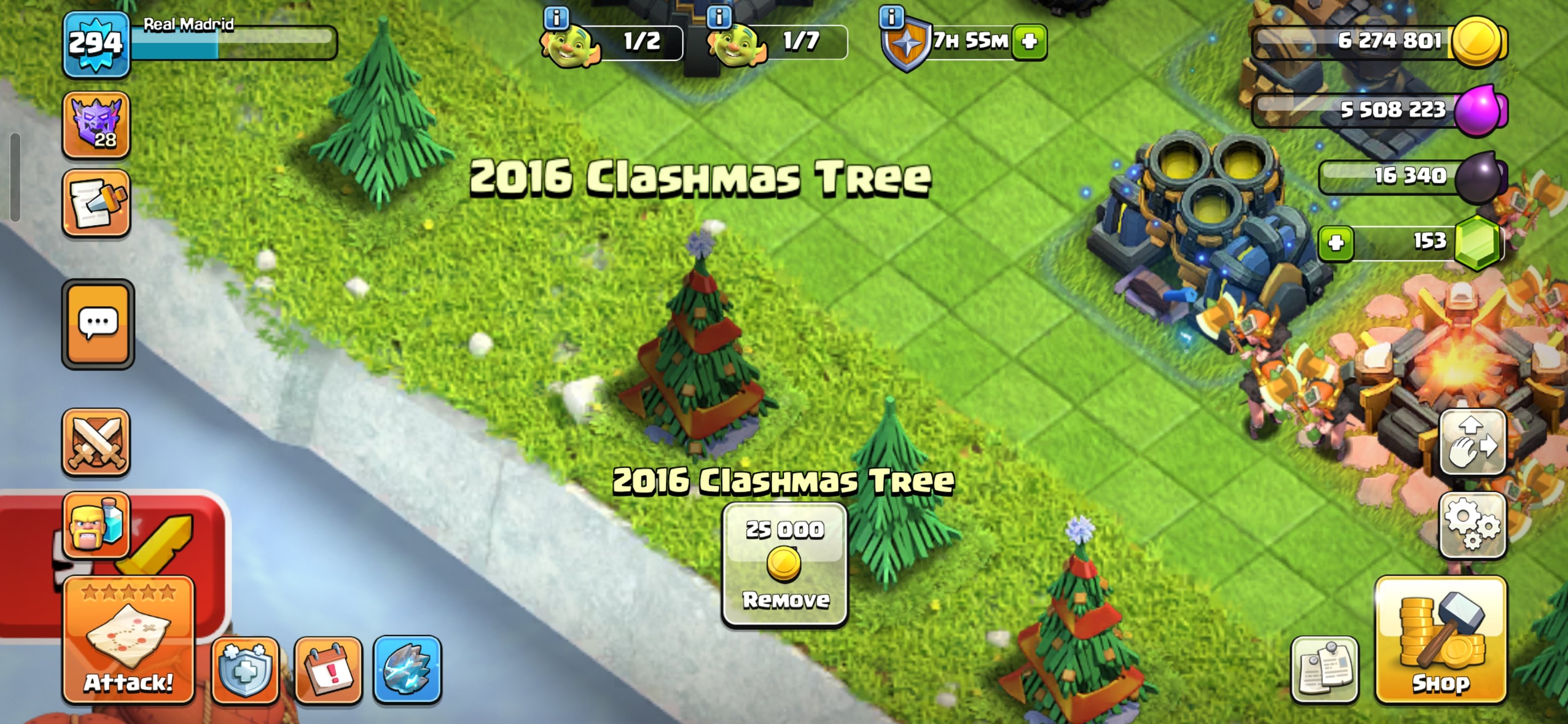1568x724 pixels.
Task: Open the events calendar with exclamation mark
Action: click(329, 671)
